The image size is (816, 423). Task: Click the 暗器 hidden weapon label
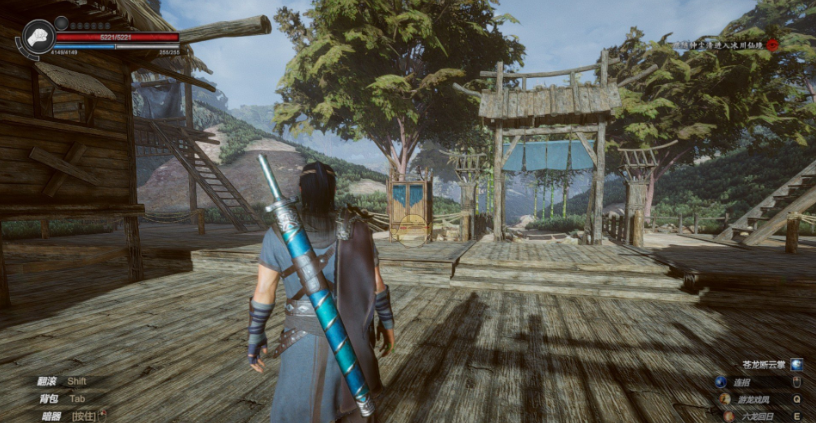pos(49,414)
